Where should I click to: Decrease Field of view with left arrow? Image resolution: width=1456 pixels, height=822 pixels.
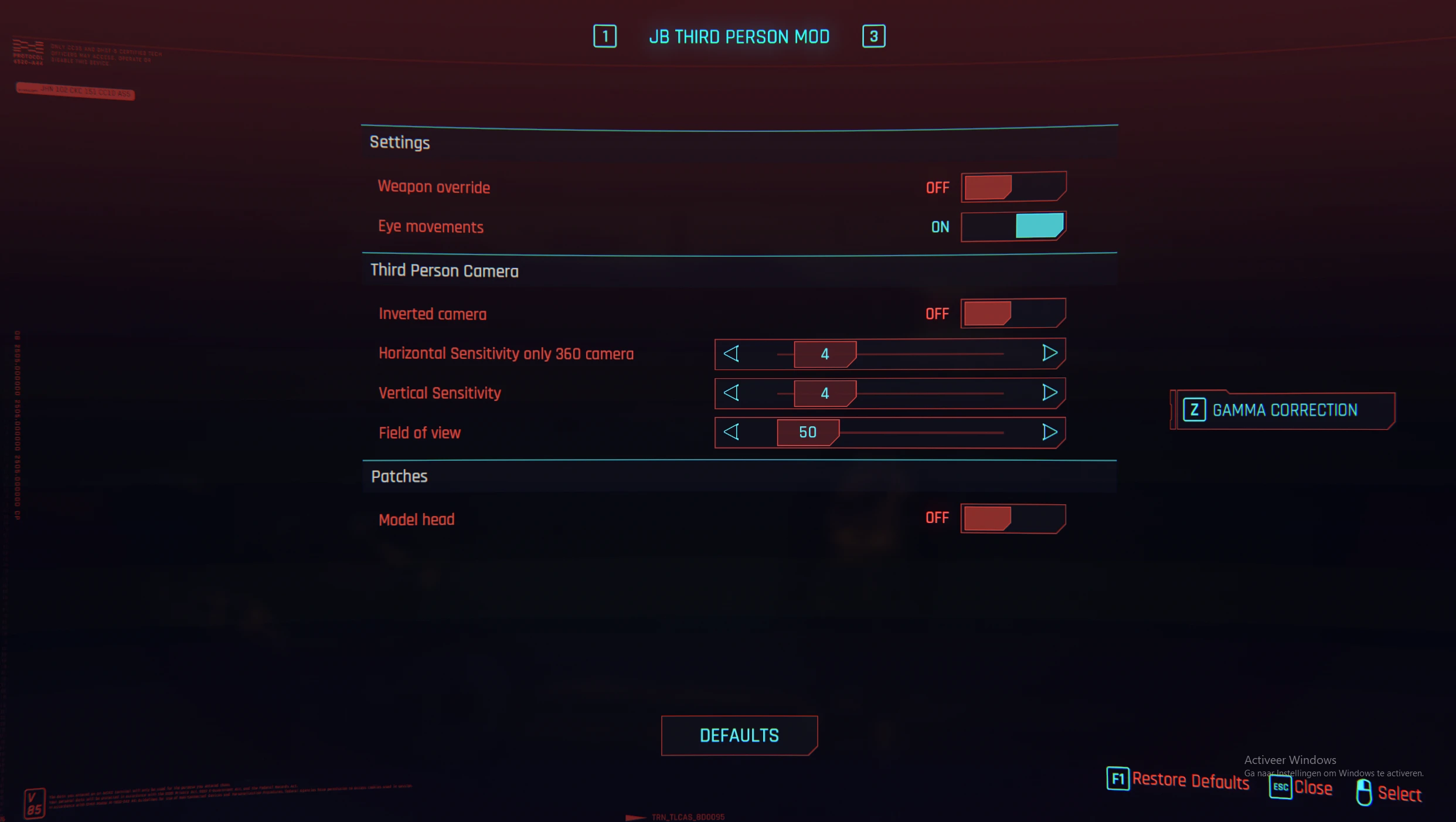731,432
